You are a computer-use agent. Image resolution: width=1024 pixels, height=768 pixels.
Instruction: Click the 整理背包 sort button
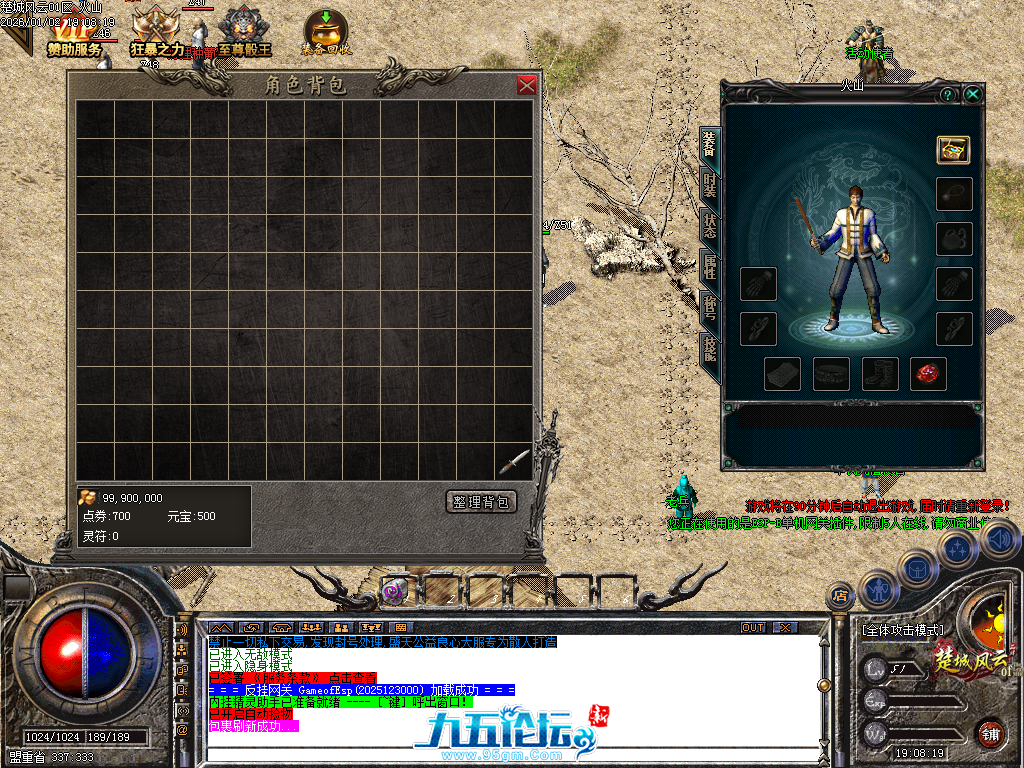pyautogui.click(x=481, y=502)
